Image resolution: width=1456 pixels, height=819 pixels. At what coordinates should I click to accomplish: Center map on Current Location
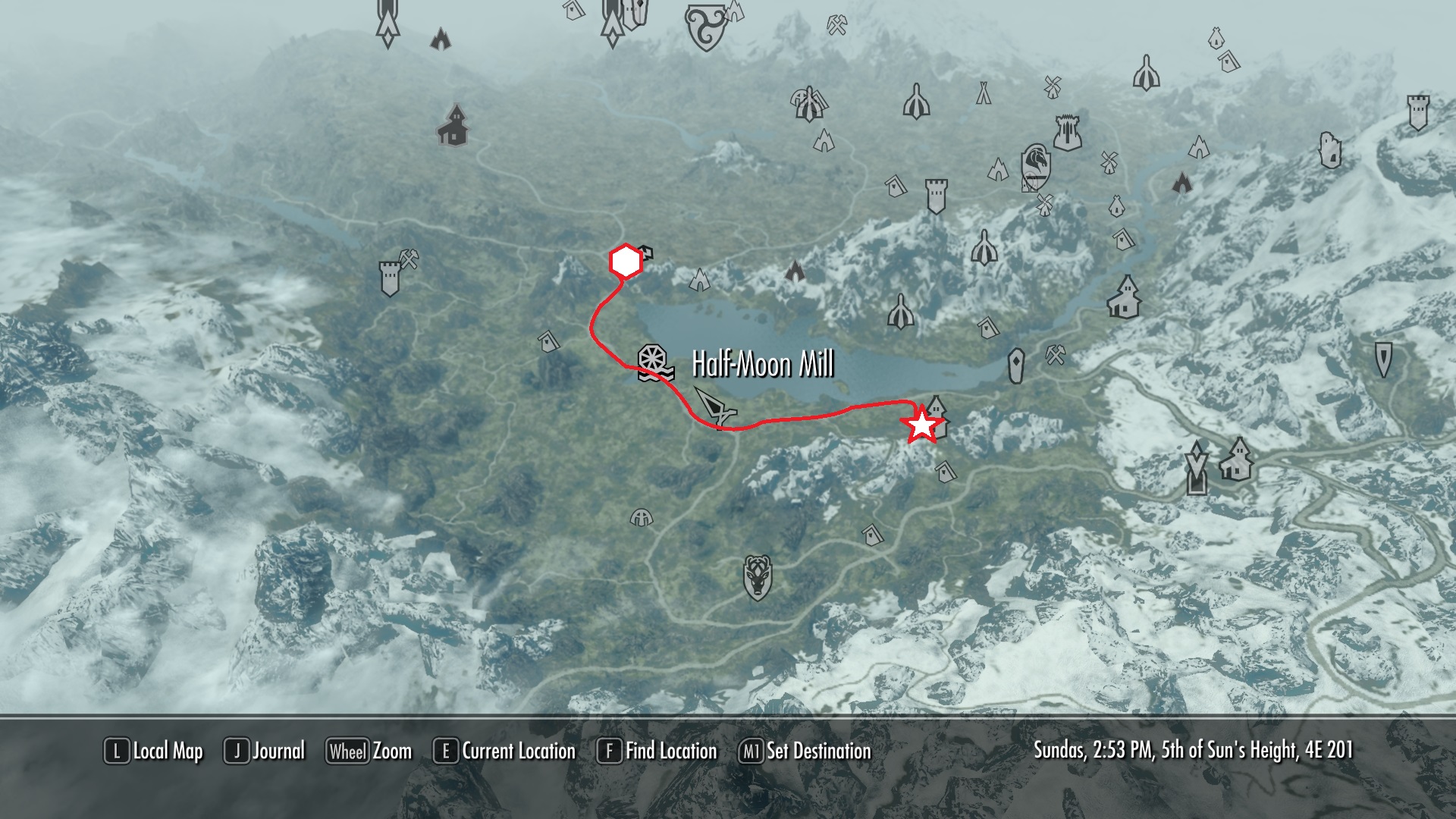pos(504,752)
